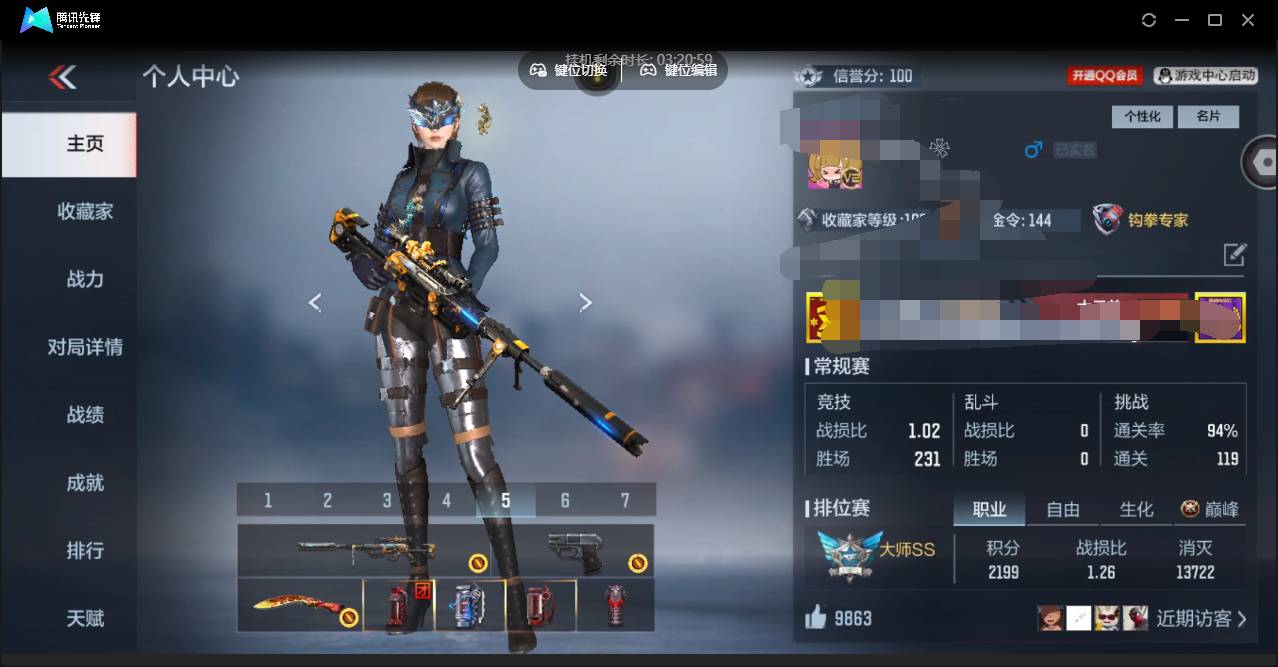Switch ranked stats to 自由 tab
Viewport: 1278px width, 667px height.
point(1063,509)
